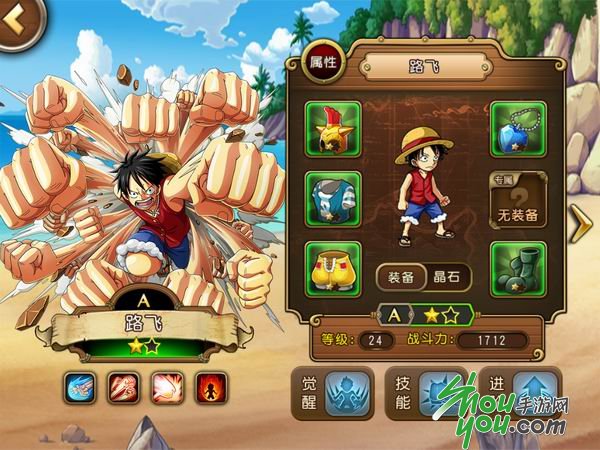View the flaming figure skill icon
The height and width of the screenshot is (450, 600).
click(x=208, y=386)
